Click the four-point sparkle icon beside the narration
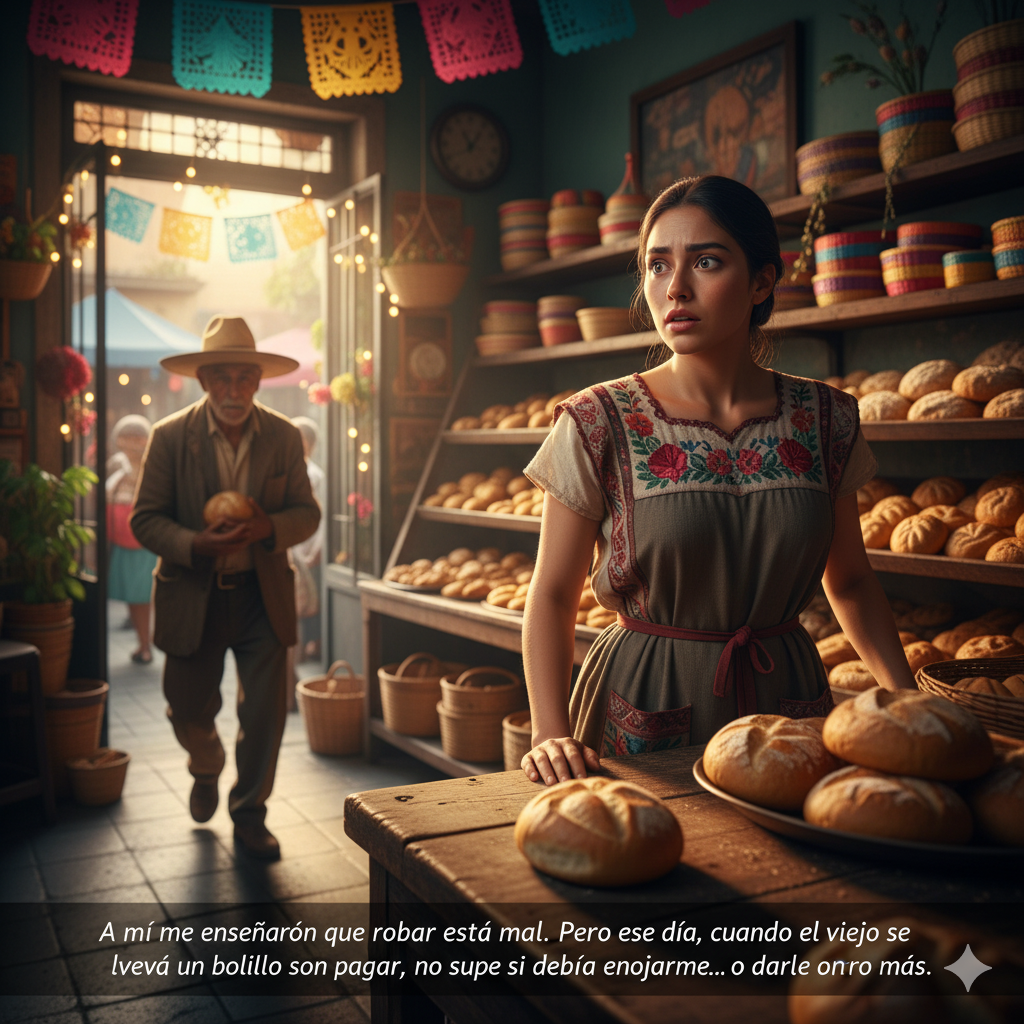This screenshot has height=1024, width=1024. tap(967, 967)
